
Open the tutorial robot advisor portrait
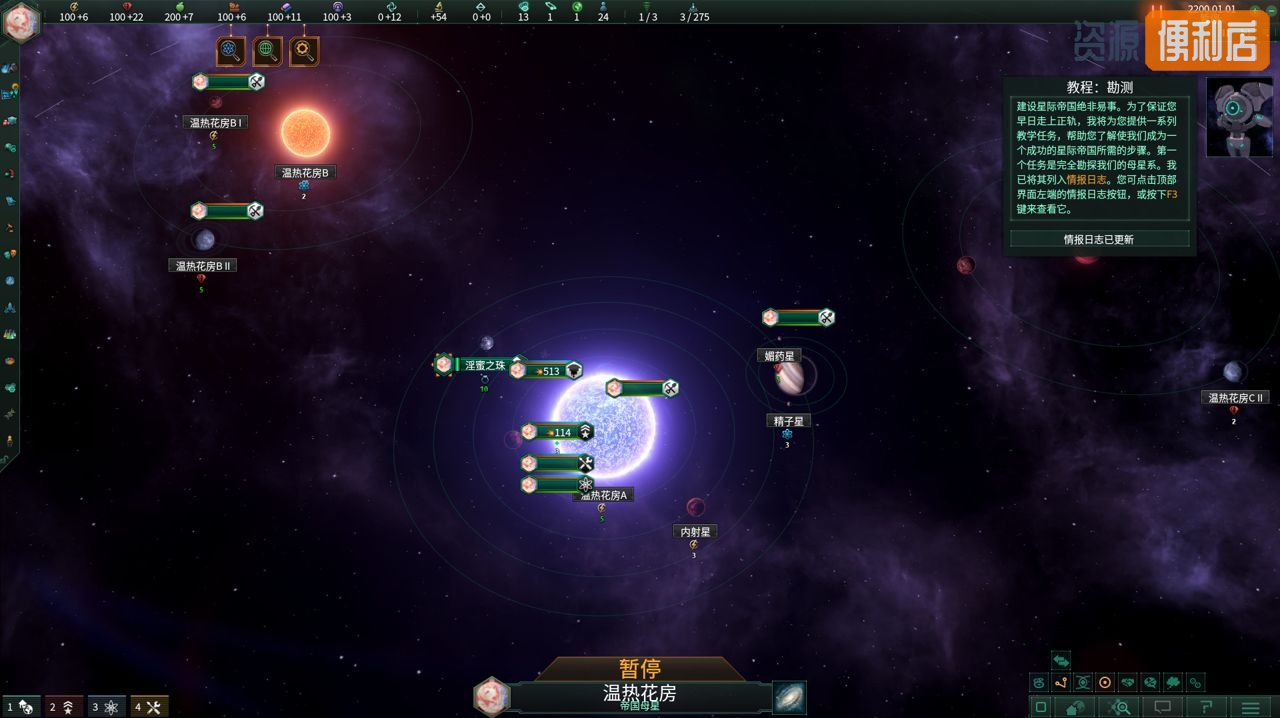pos(1239,118)
